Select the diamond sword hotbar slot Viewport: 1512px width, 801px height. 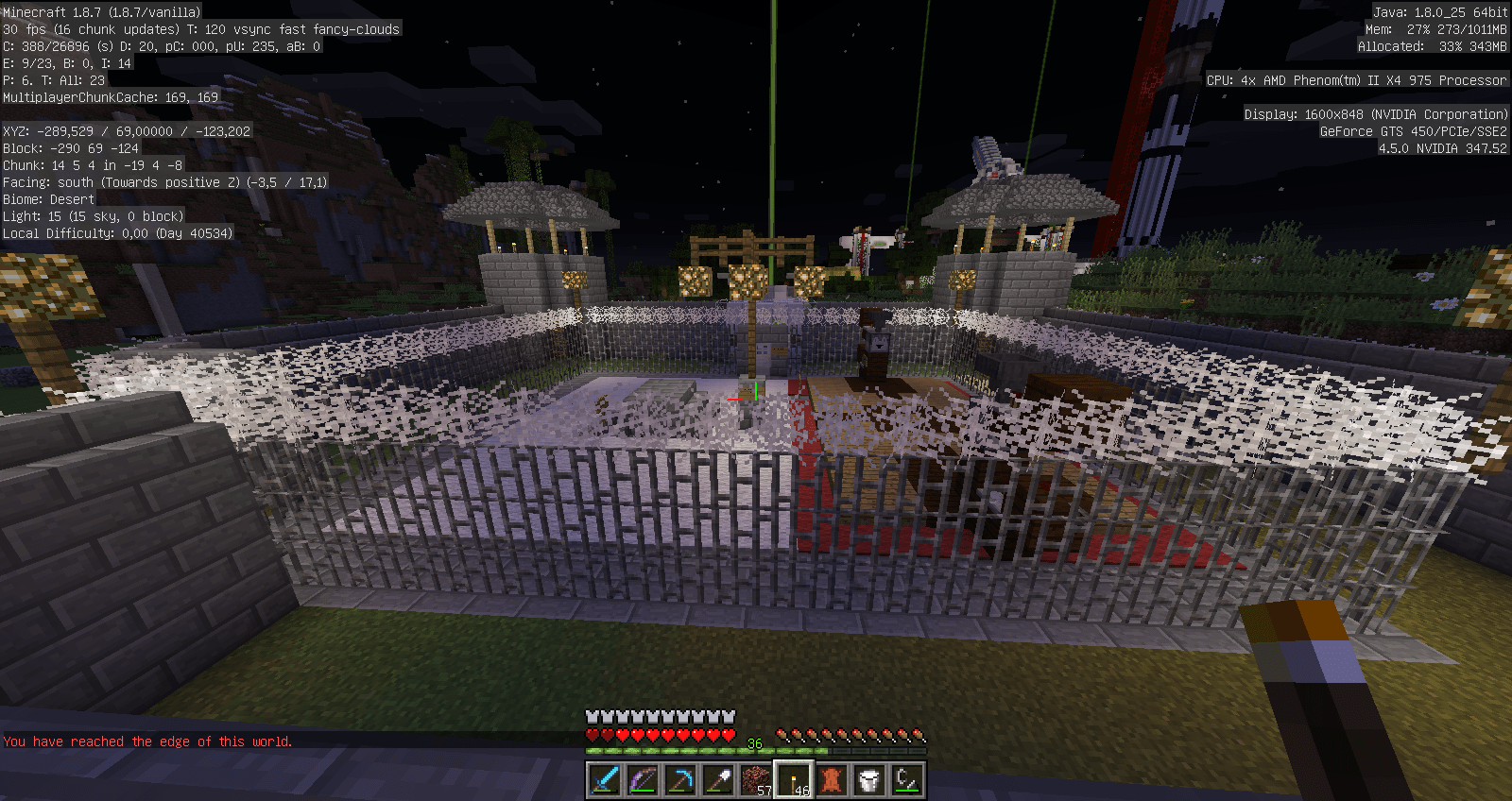(x=605, y=780)
